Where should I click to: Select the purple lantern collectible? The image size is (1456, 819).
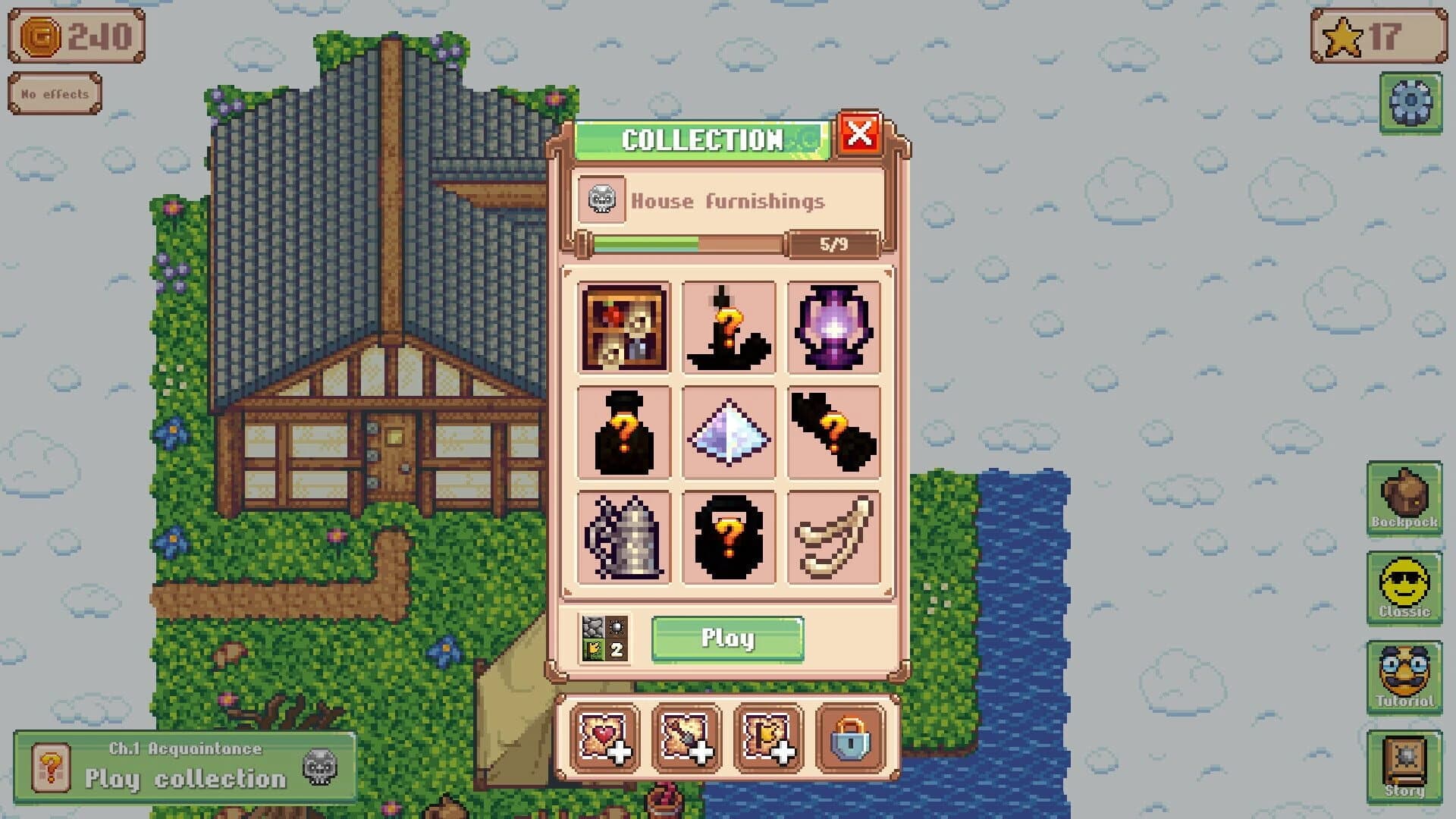point(833,328)
